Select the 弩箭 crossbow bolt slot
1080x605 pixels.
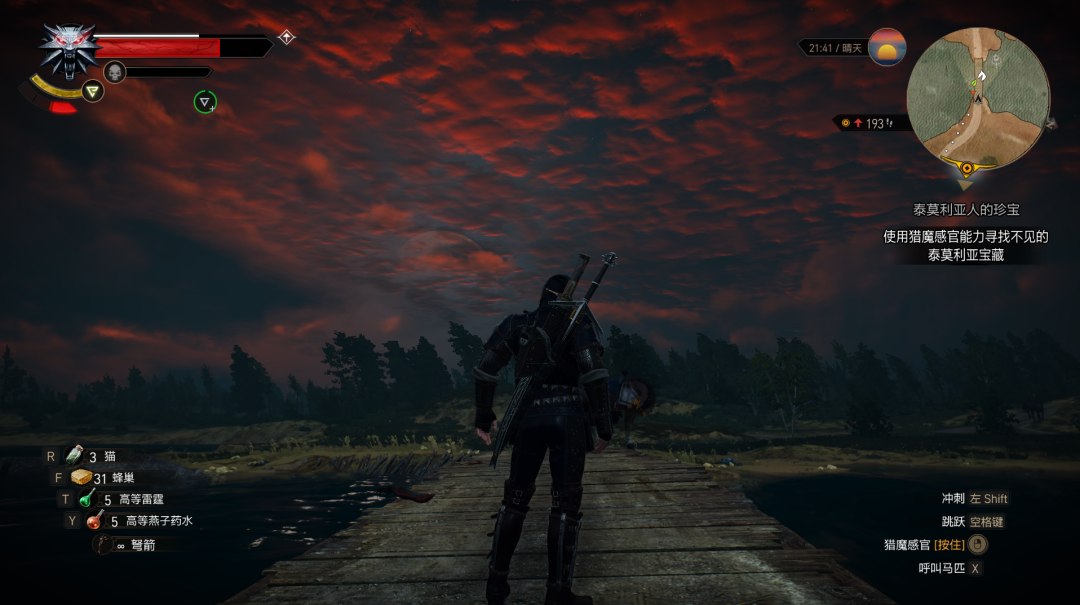[104, 545]
